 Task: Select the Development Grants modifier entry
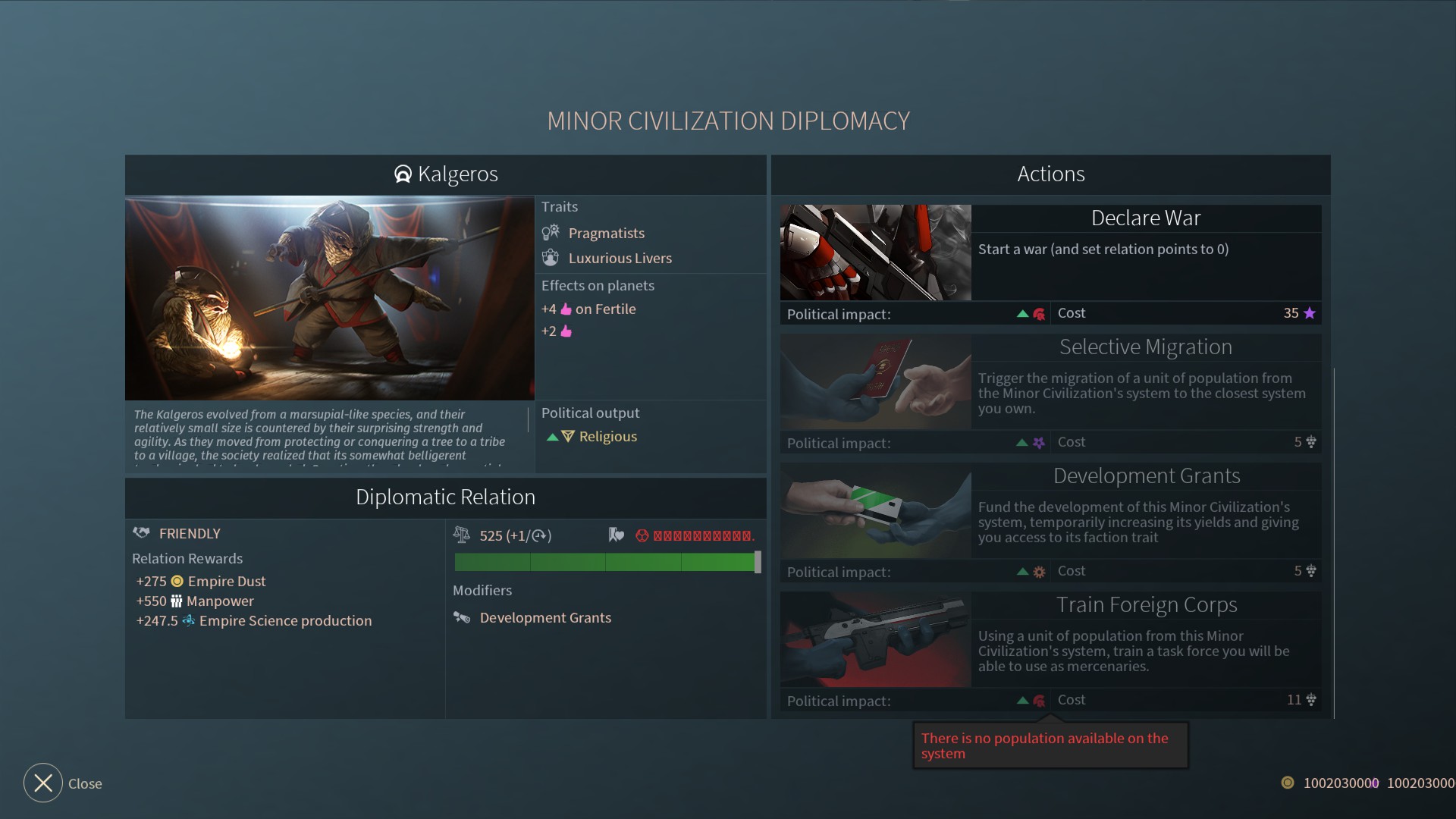[544, 617]
